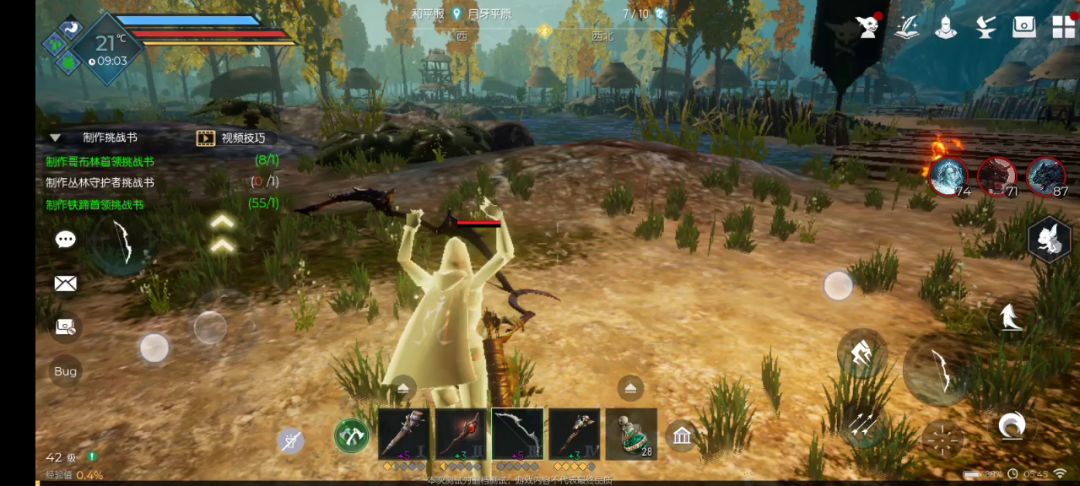1080x486 pixels.
Task: Open the chat speech bubble
Action: pos(66,240)
